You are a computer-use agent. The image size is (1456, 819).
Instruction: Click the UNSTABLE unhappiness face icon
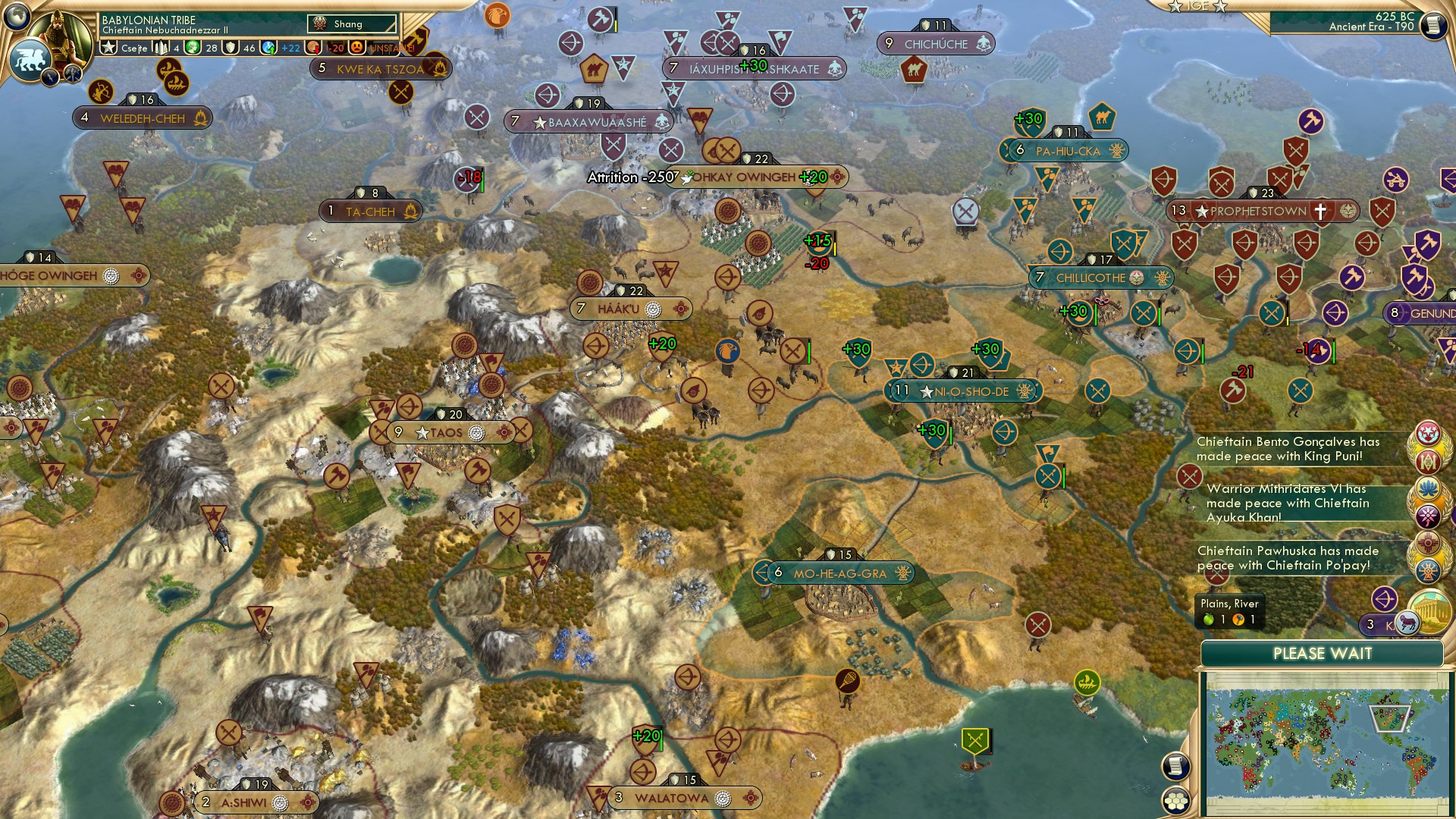(x=356, y=47)
